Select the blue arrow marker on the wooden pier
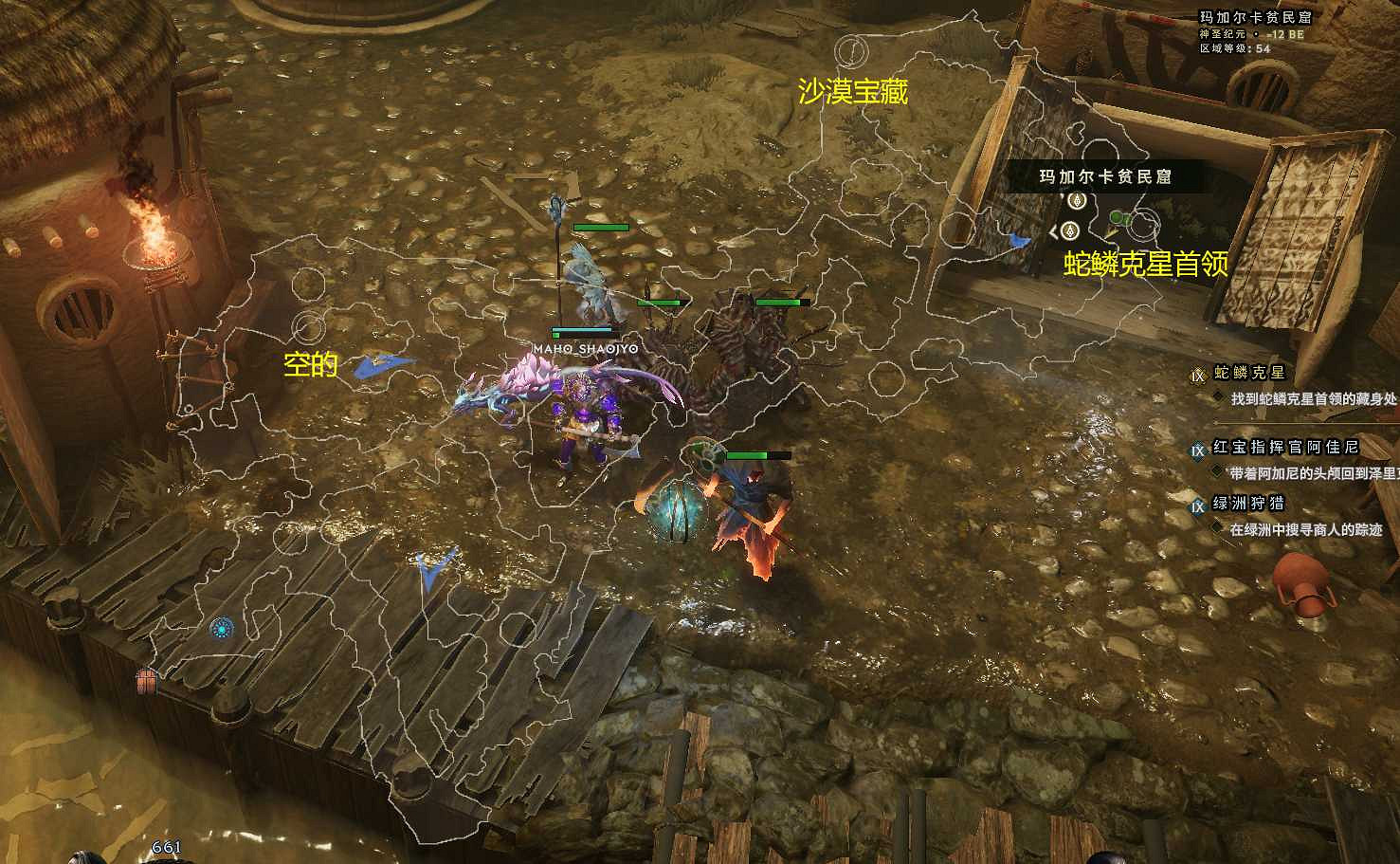This screenshot has height=864, width=1400. pos(431,567)
